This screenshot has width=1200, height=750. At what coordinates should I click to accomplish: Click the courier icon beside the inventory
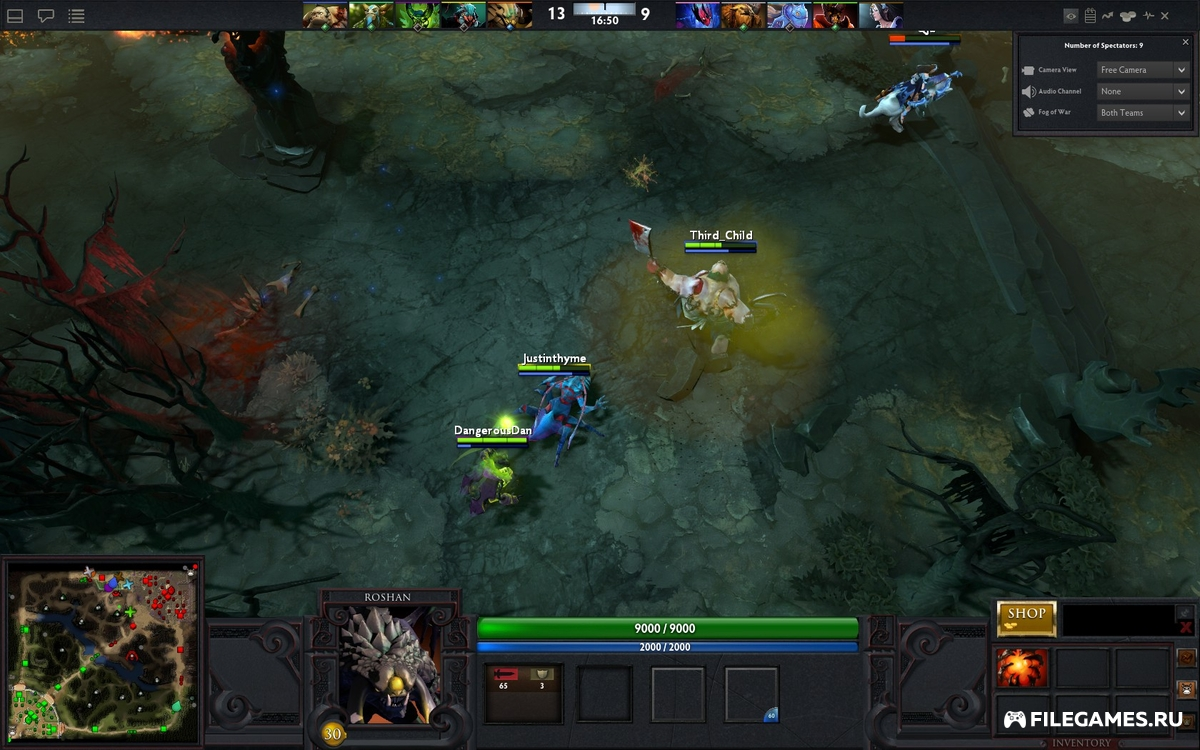[1187, 688]
